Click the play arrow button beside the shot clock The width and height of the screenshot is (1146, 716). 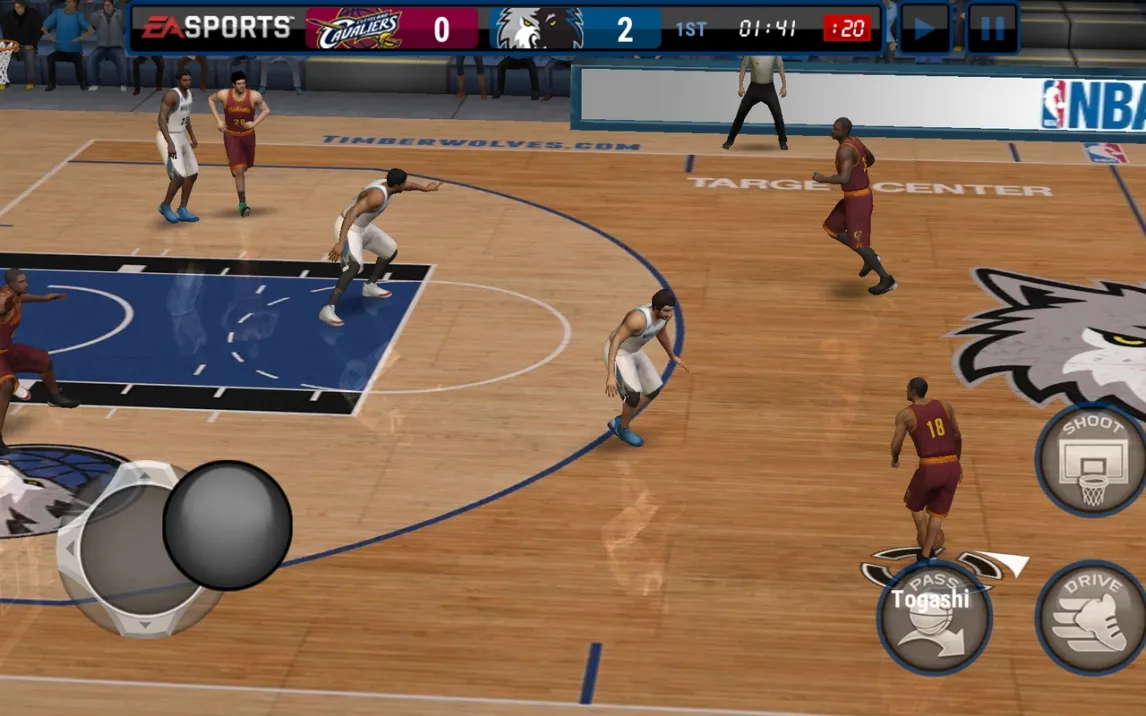tap(925, 29)
